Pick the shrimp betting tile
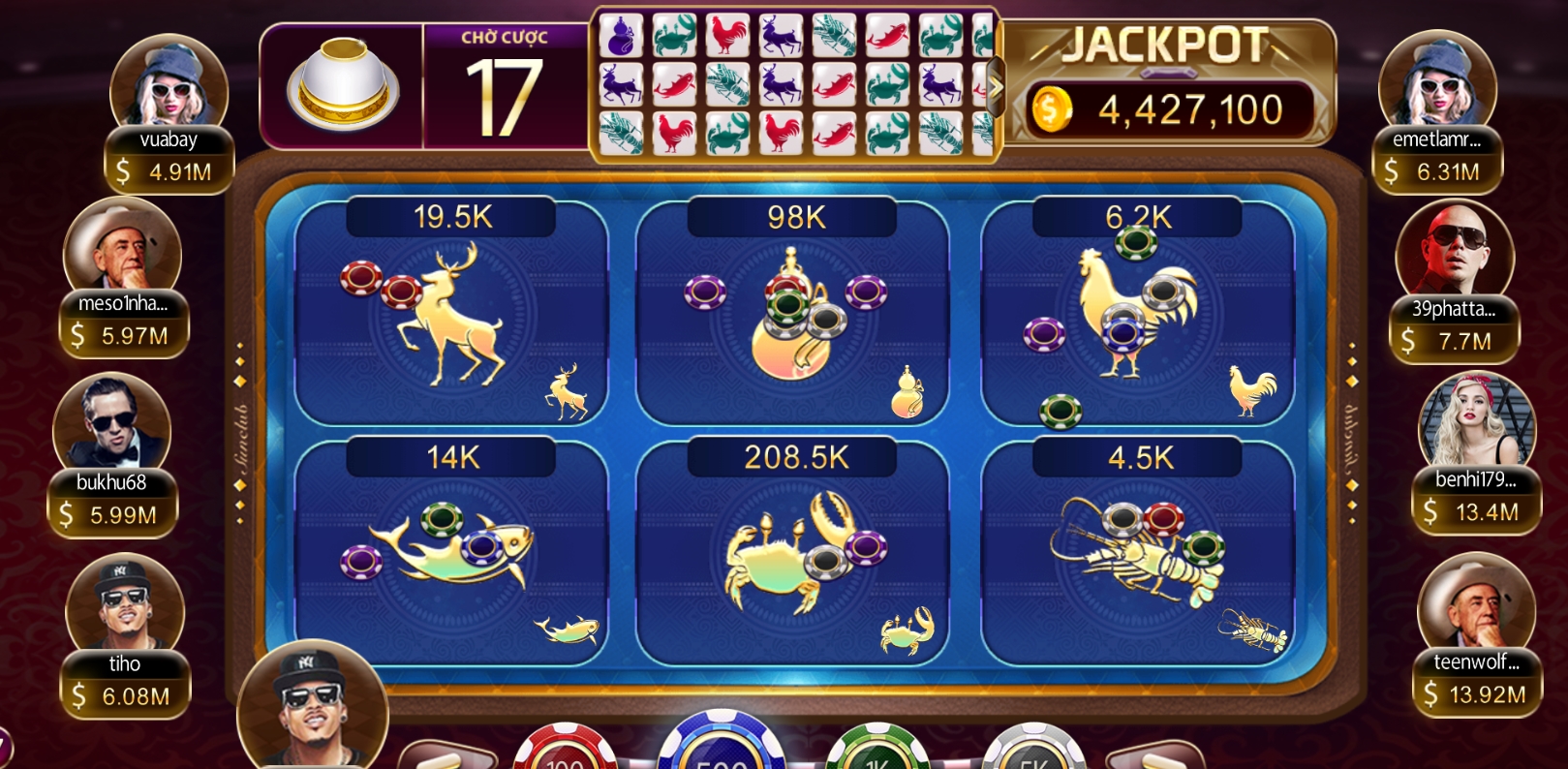The width and height of the screenshot is (1568, 769). [1137, 557]
